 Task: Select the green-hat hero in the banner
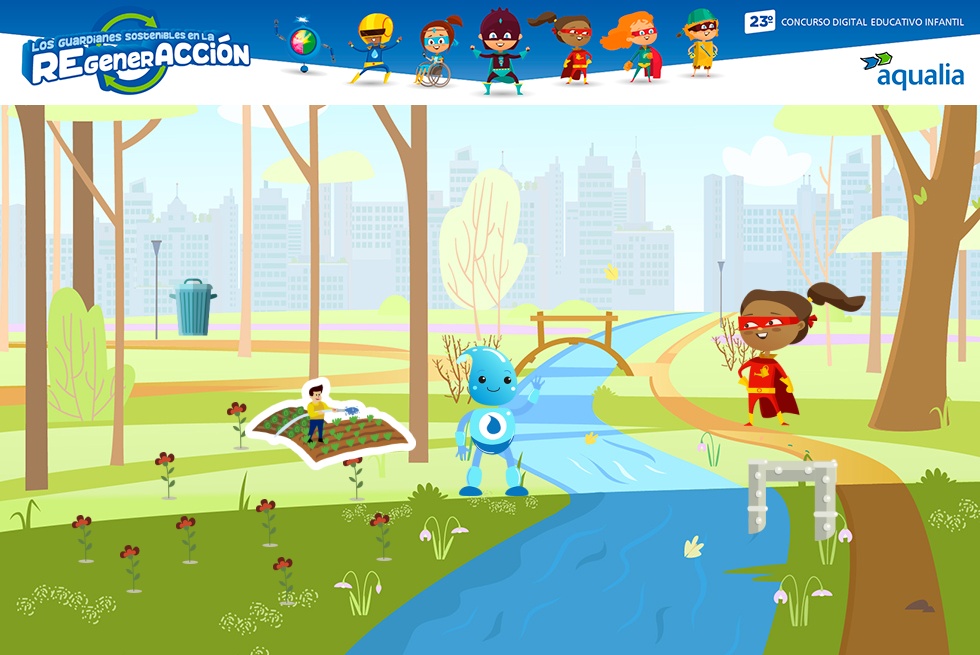tap(701, 42)
